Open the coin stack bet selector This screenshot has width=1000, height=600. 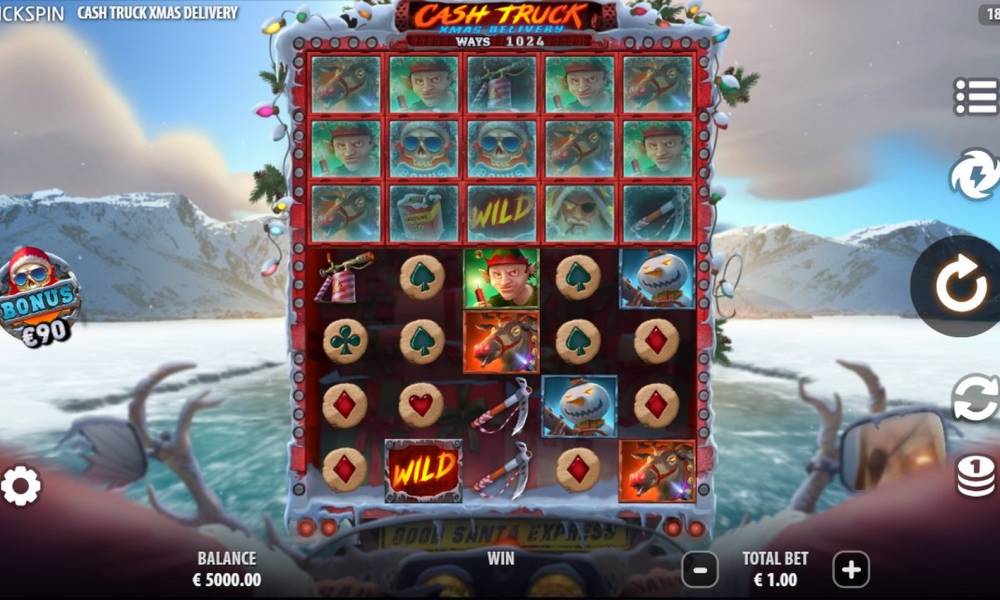pos(975,475)
